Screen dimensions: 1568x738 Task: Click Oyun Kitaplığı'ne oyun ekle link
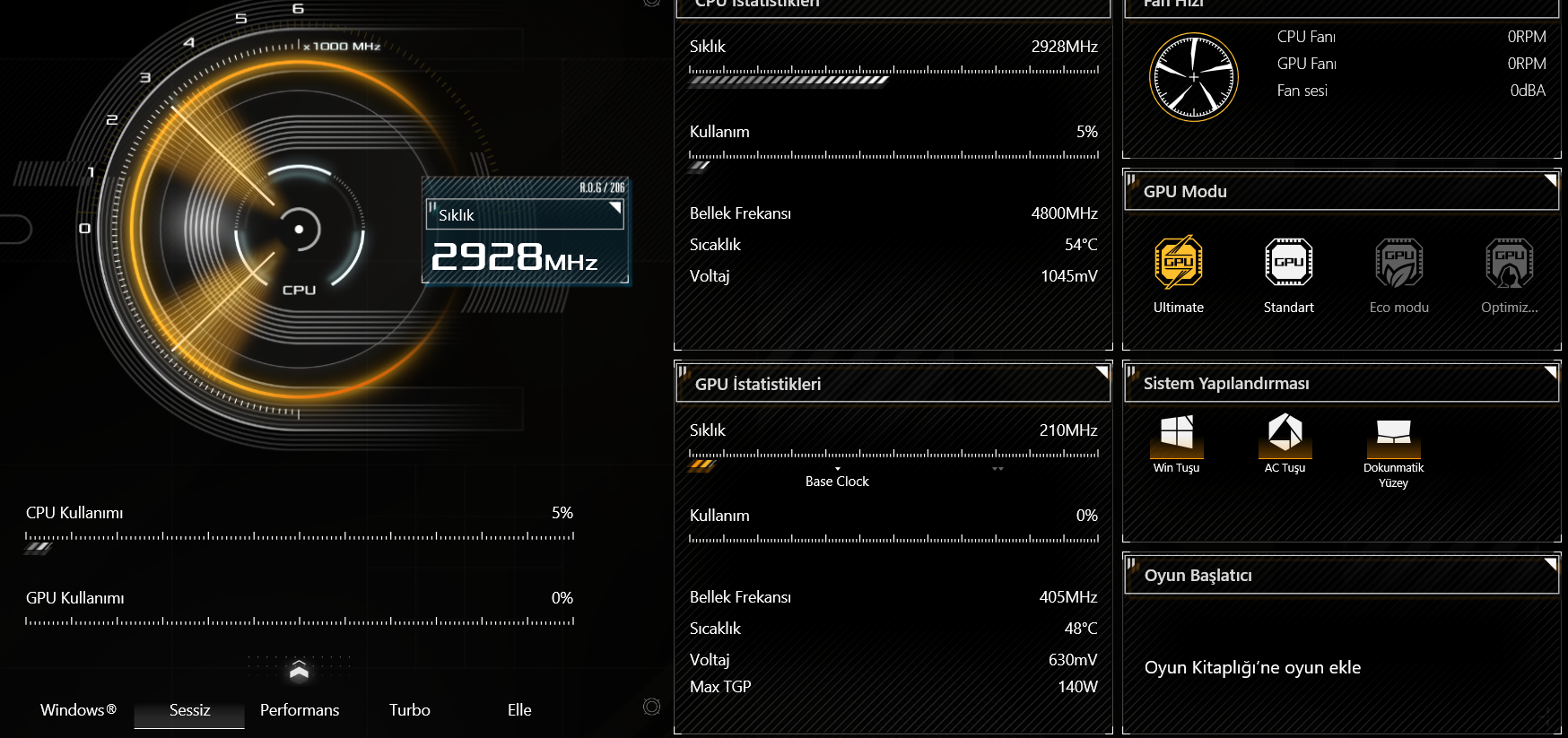1252,667
